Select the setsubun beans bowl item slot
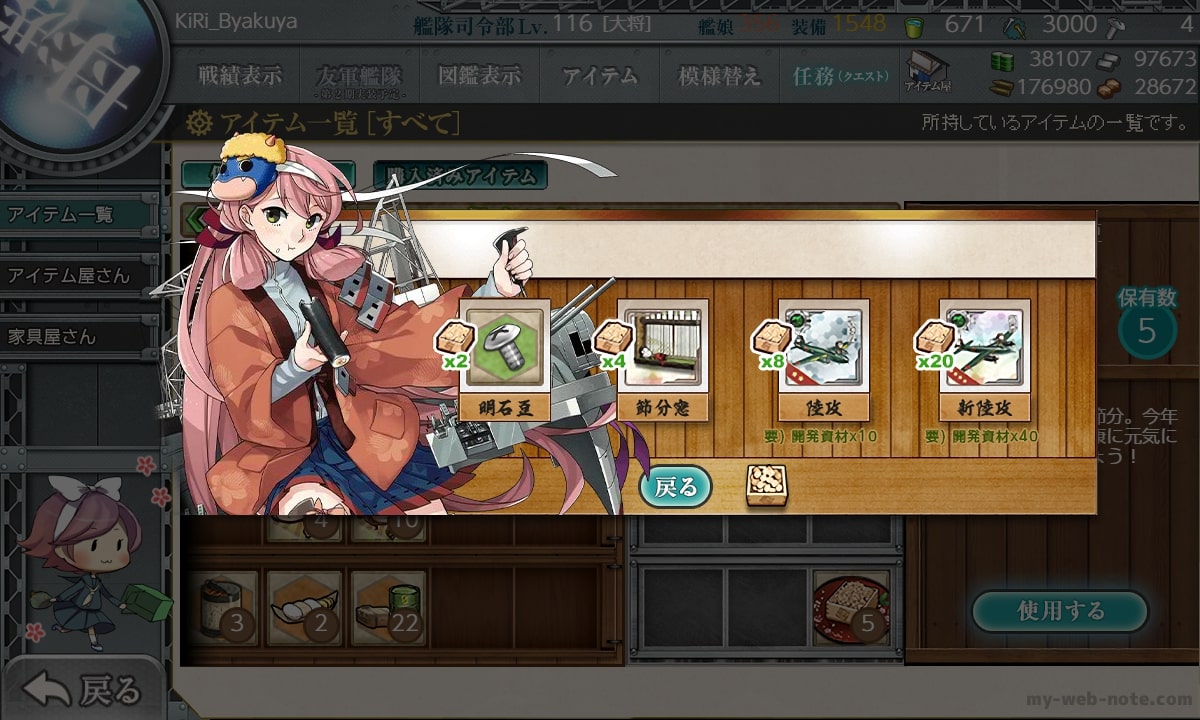This screenshot has height=720, width=1200. (850, 607)
